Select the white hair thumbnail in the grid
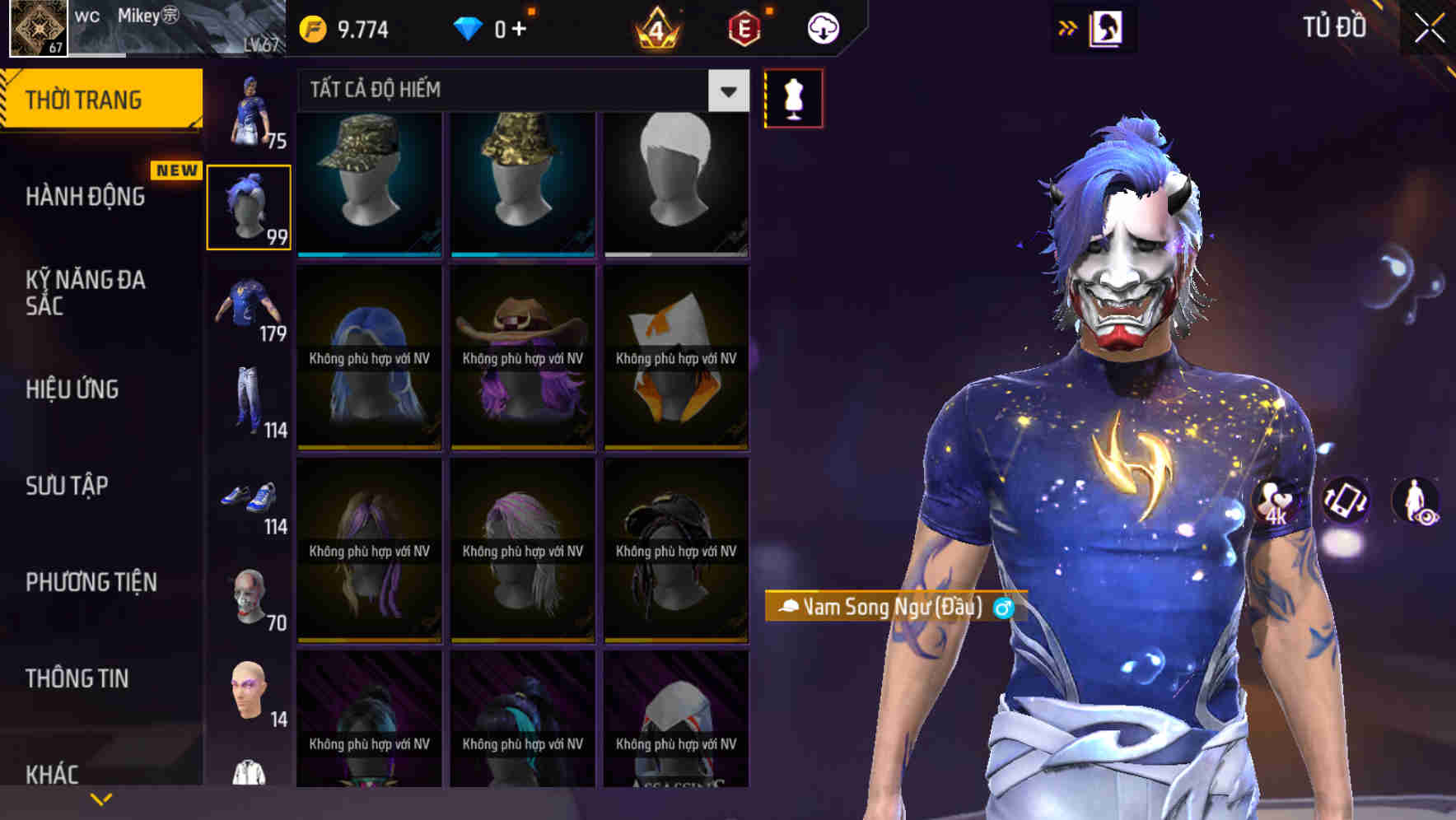 675,183
